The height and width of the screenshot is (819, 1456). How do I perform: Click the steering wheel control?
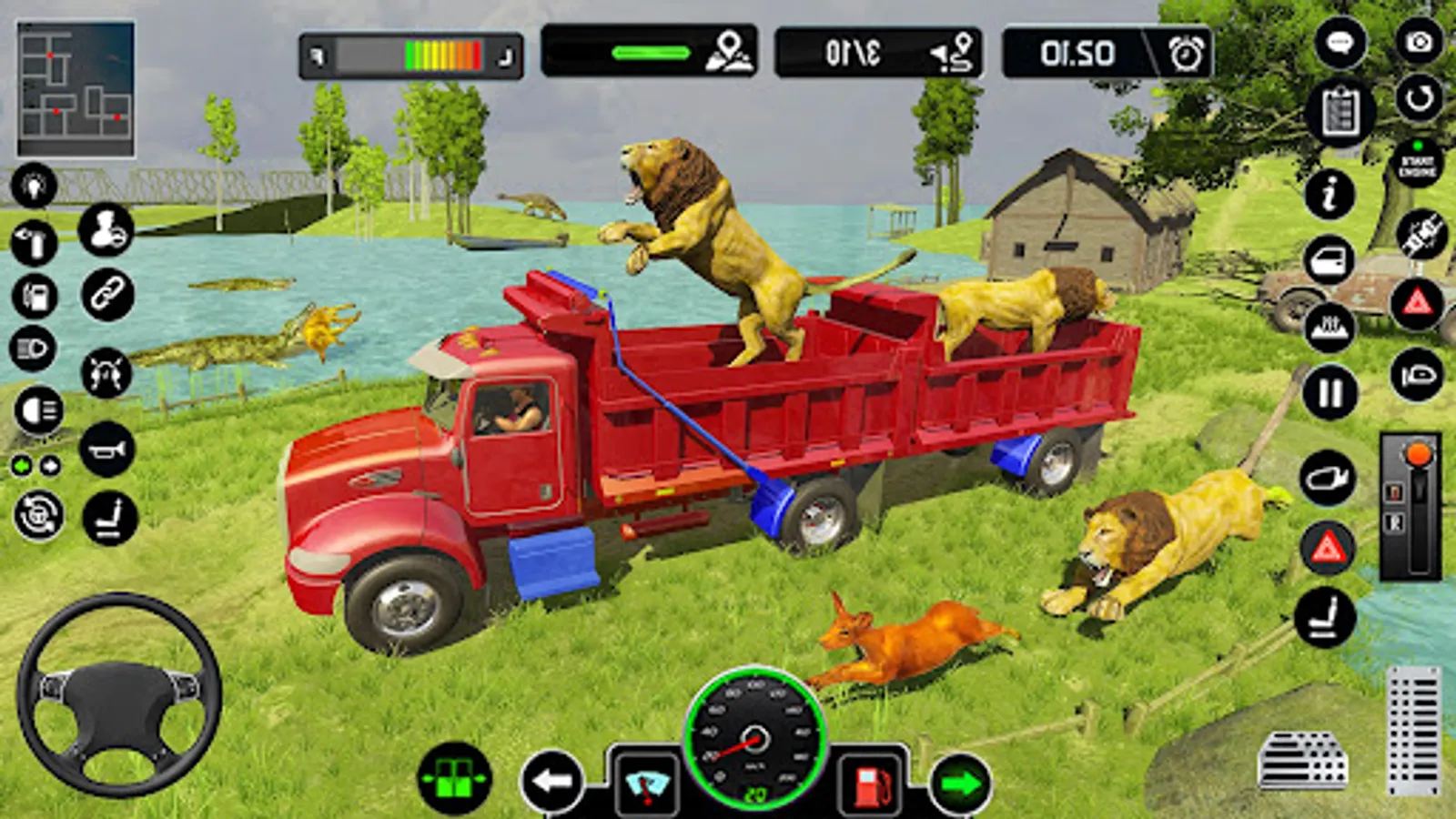click(x=118, y=694)
